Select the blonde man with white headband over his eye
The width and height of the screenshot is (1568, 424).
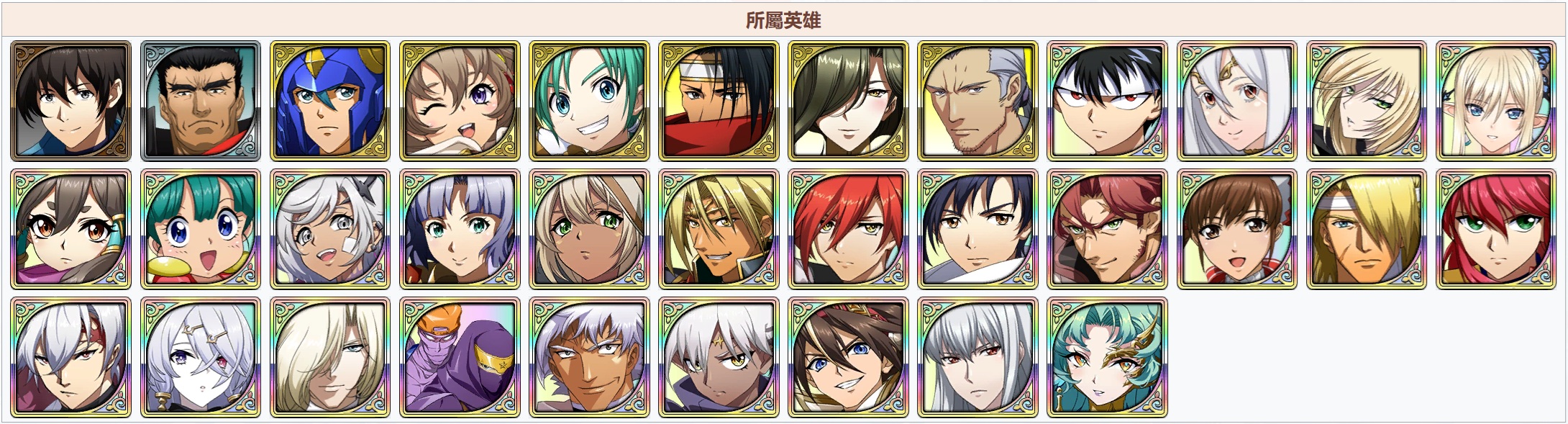(1366, 229)
